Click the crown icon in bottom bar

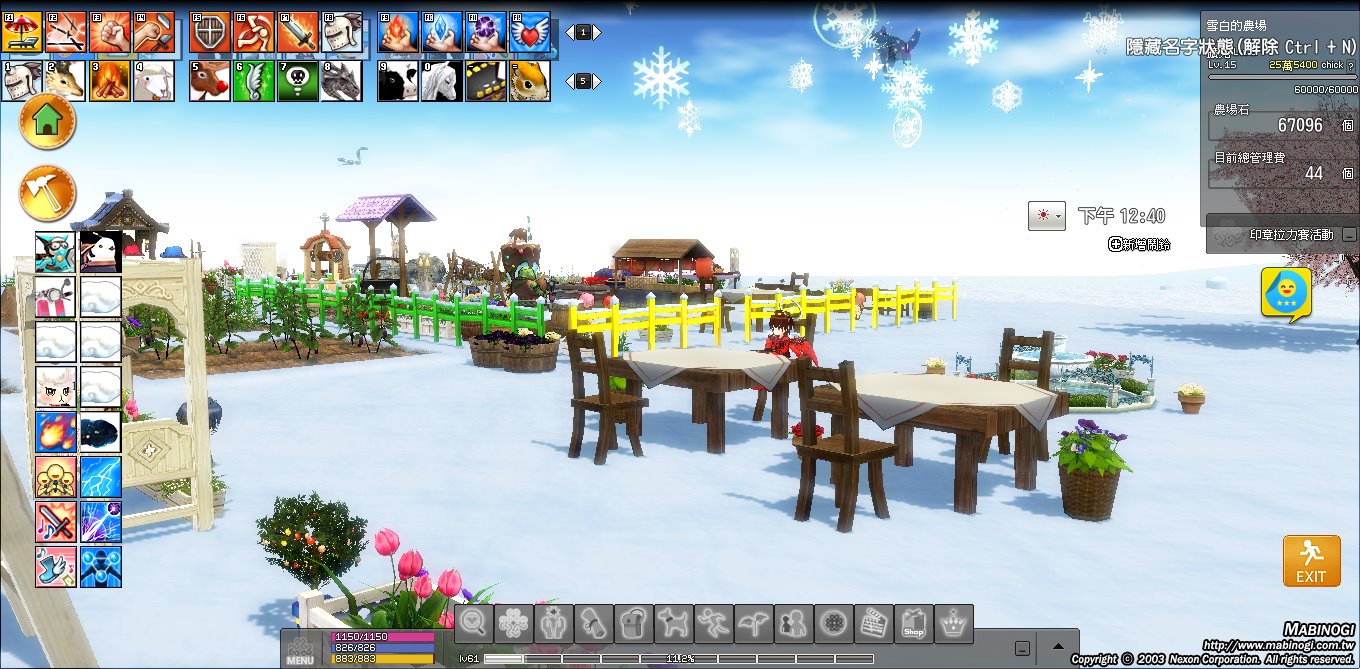[954, 623]
